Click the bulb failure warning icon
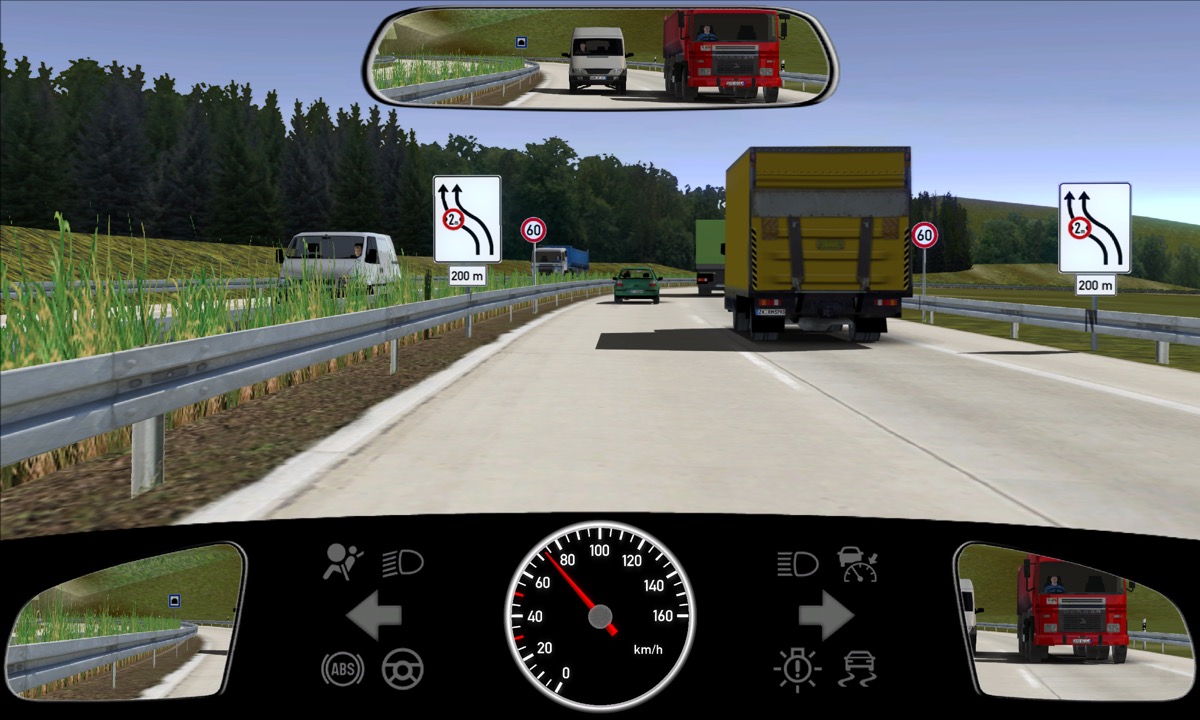Viewport: 1200px width, 720px height. (x=797, y=668)
